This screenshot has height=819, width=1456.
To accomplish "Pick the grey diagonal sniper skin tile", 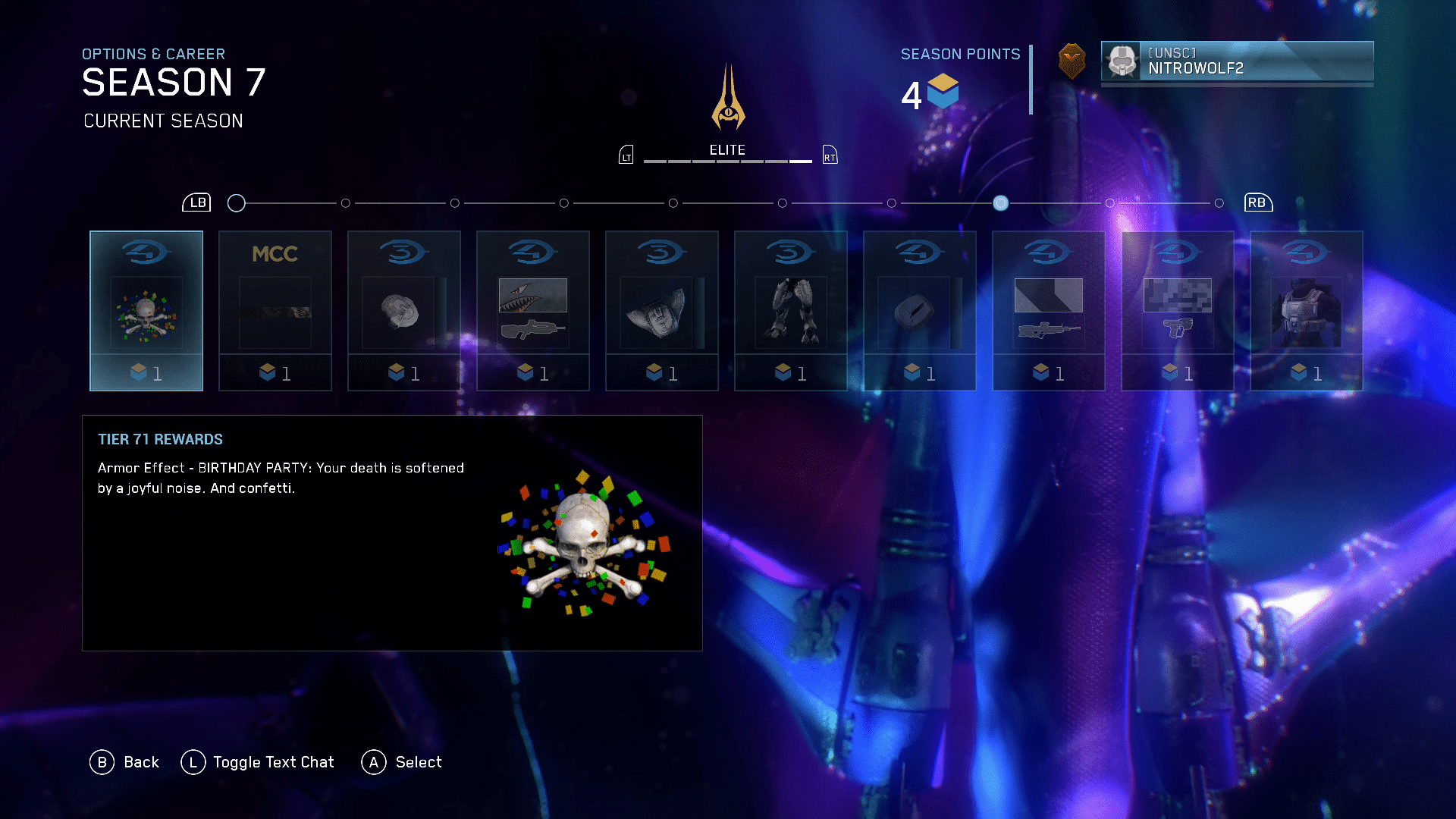I will click(x=1049, y=311).
